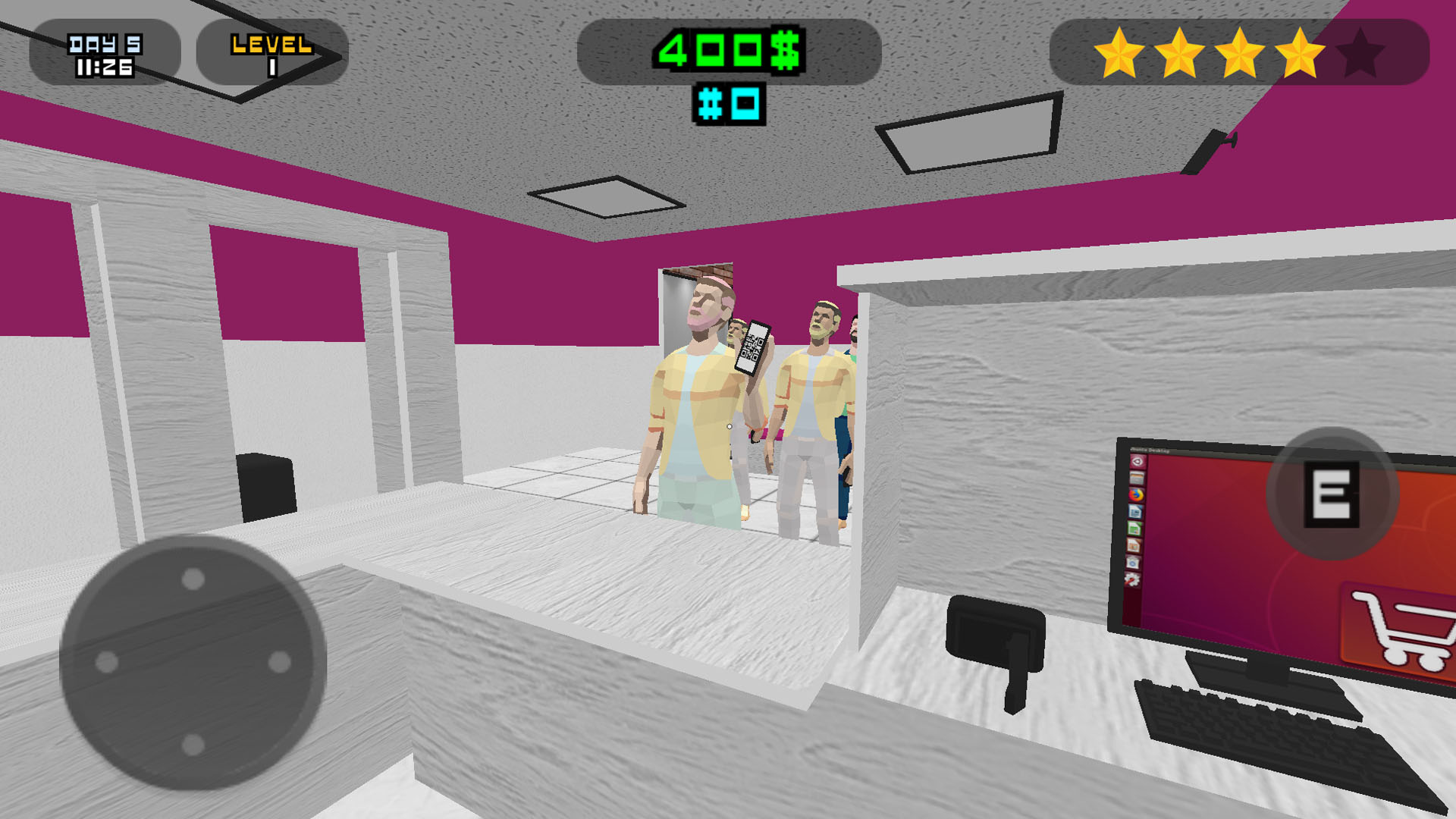Click the LibreOffice Writer icon in the dock
1456x819 pixels.
(1135, 510)
